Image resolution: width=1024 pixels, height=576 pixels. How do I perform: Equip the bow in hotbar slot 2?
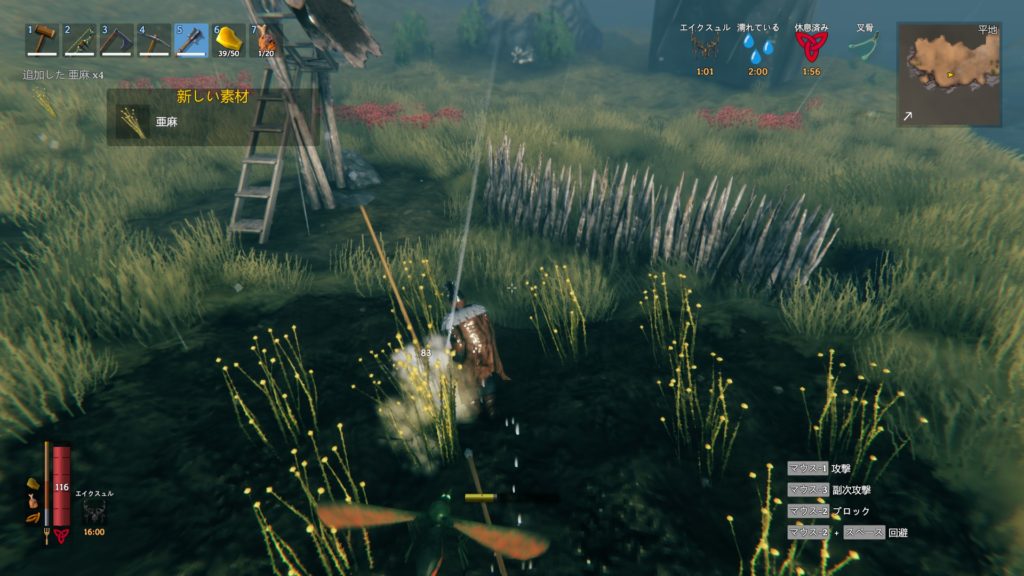point(80,41)
